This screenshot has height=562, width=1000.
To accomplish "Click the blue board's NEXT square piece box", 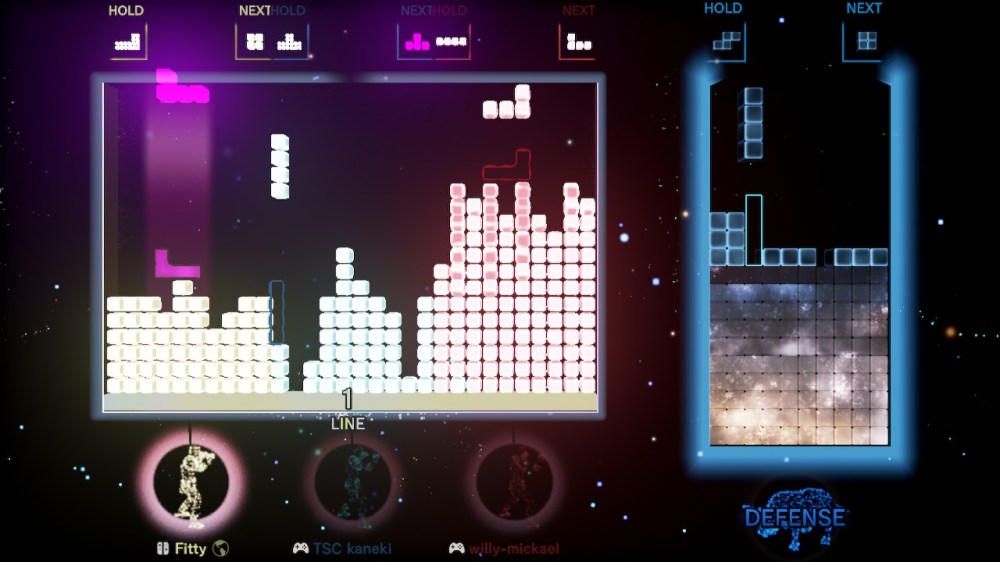I will click(x=866, y=42).
